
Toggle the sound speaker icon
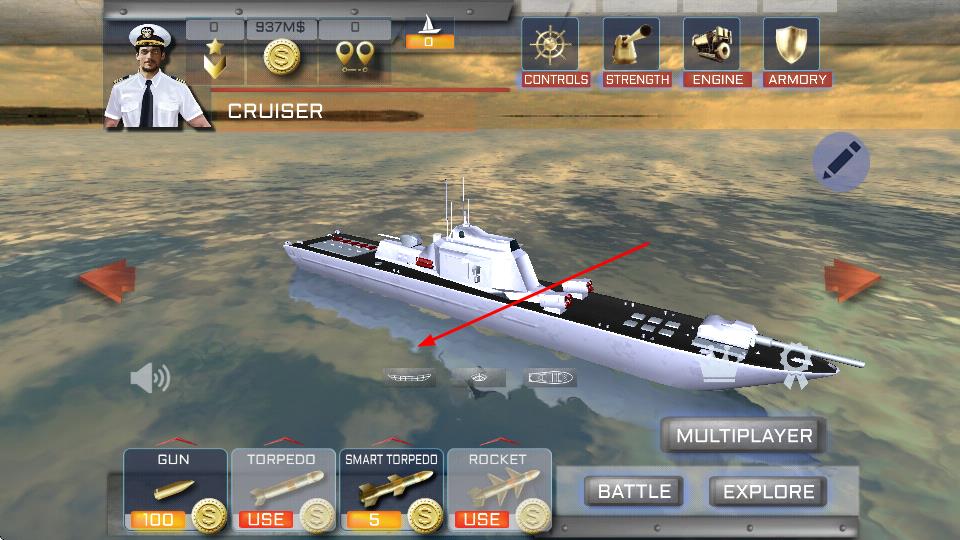(150, 377)
